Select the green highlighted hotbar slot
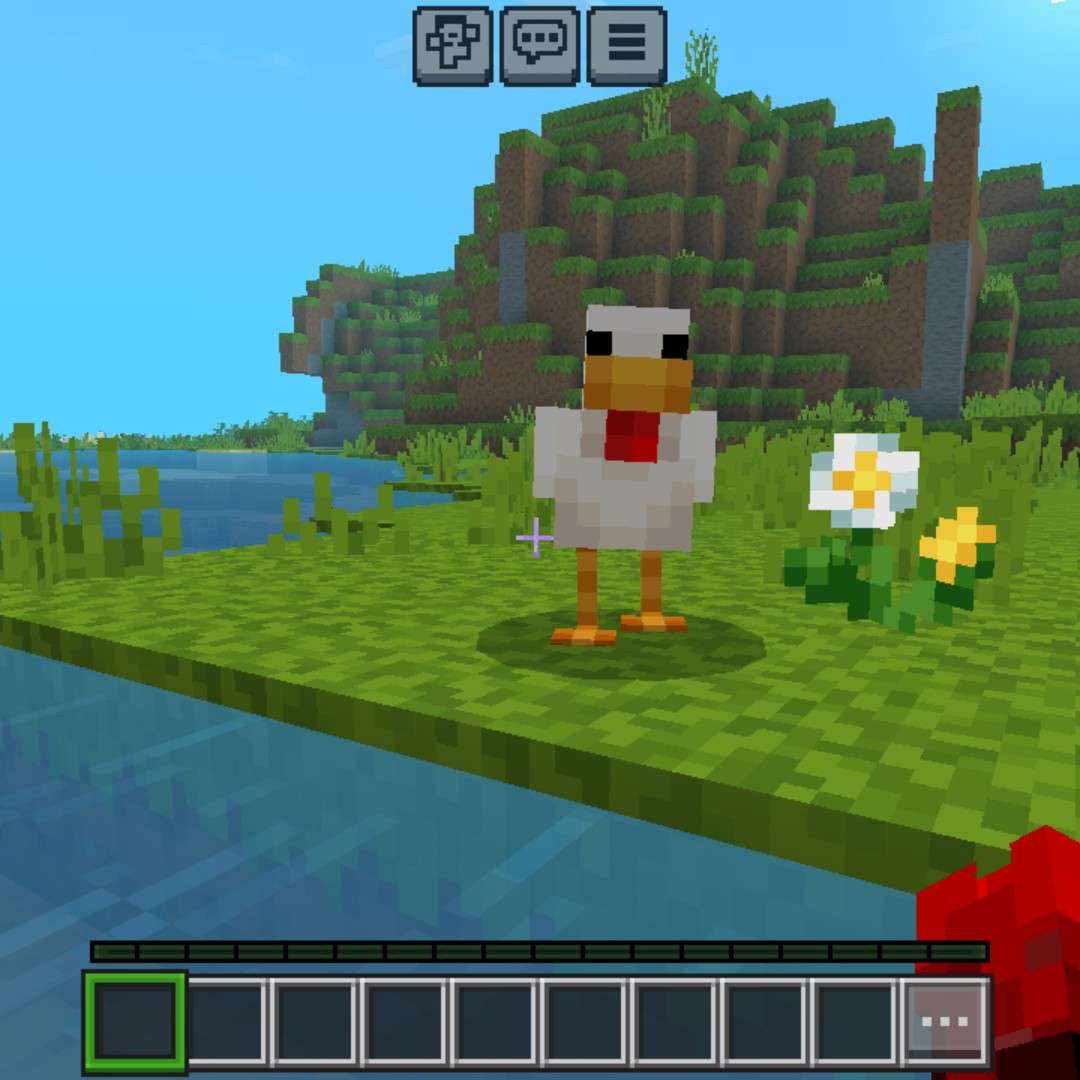Image resolution: width=1080 pixels, height=1080 pixels. click(135, 1021)
